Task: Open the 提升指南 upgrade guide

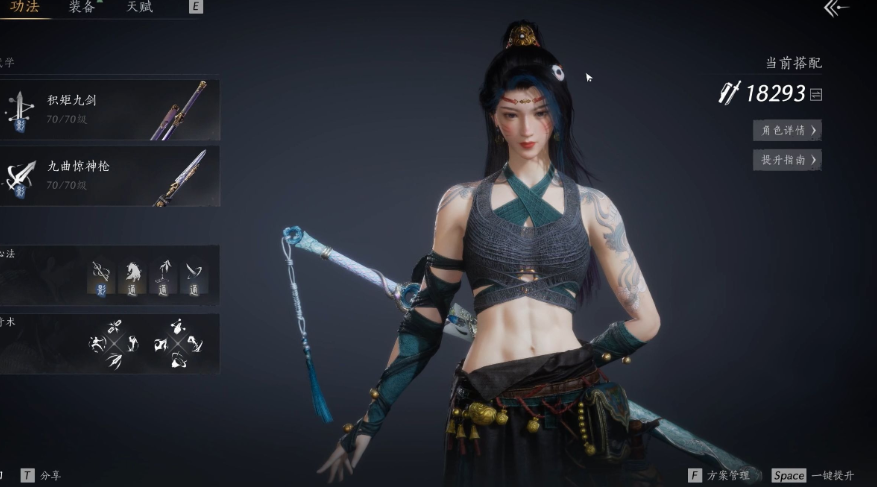Action: click(787, 160)
